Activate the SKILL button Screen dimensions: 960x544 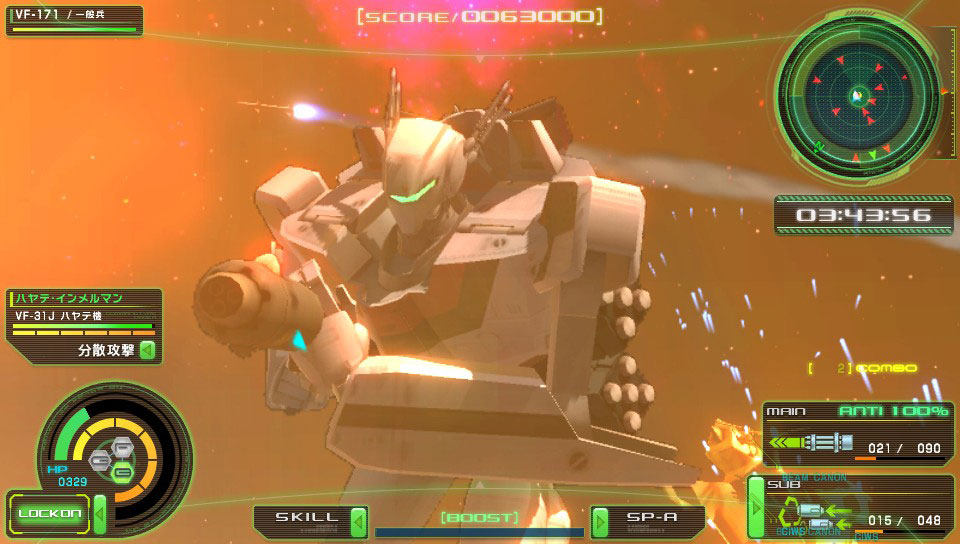tap(310, 519)
